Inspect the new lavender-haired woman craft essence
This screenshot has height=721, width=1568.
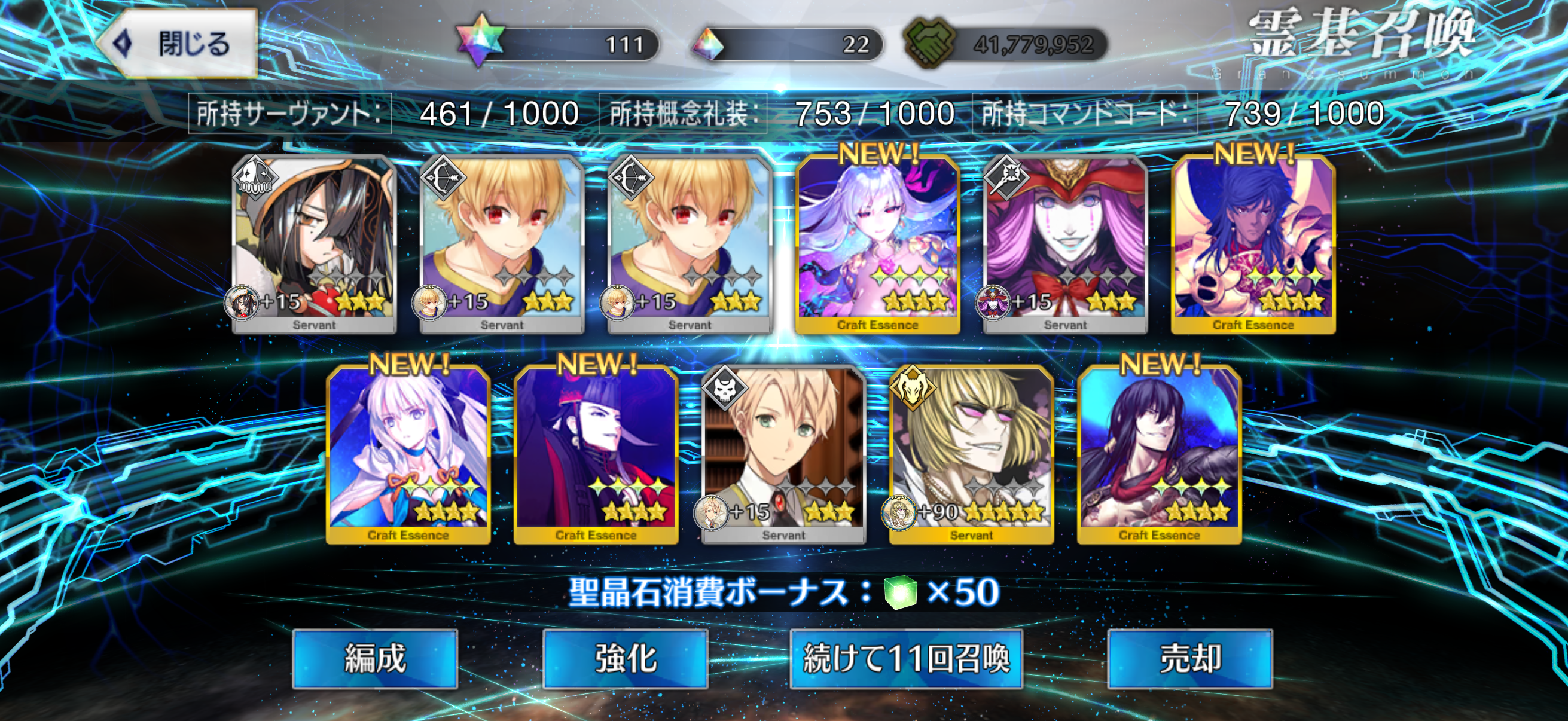tap(877, 243)
